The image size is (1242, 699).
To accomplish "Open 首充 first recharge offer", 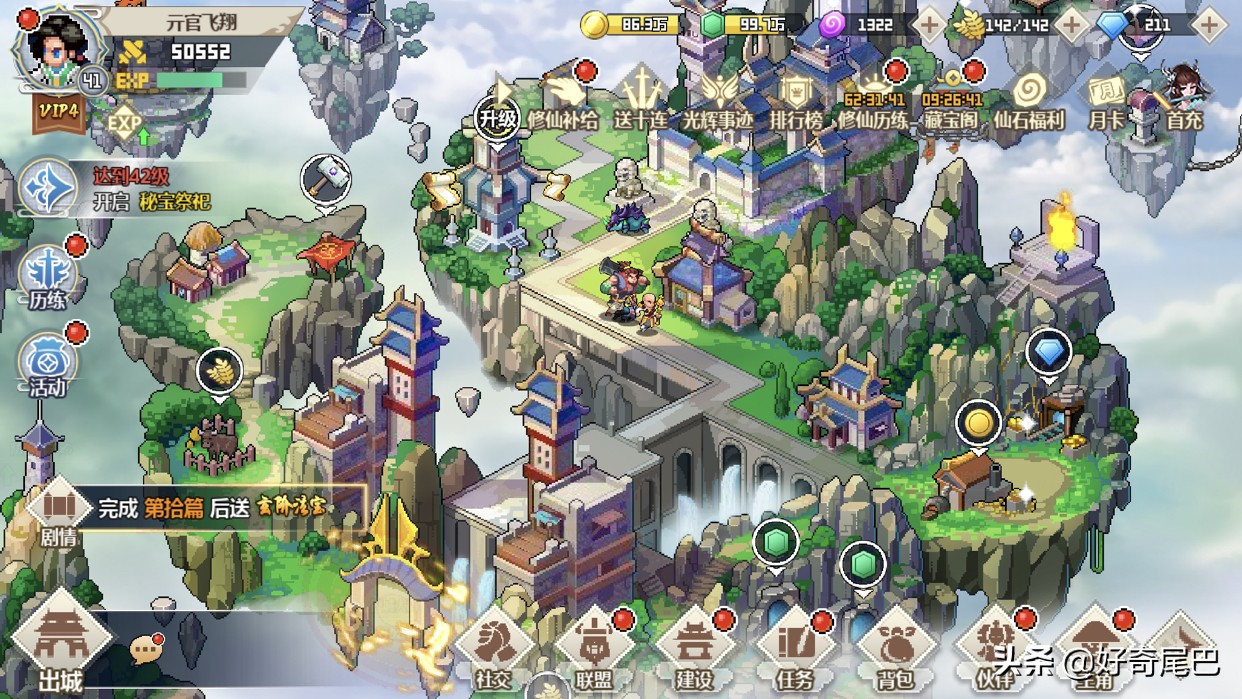I will 1184,100.
